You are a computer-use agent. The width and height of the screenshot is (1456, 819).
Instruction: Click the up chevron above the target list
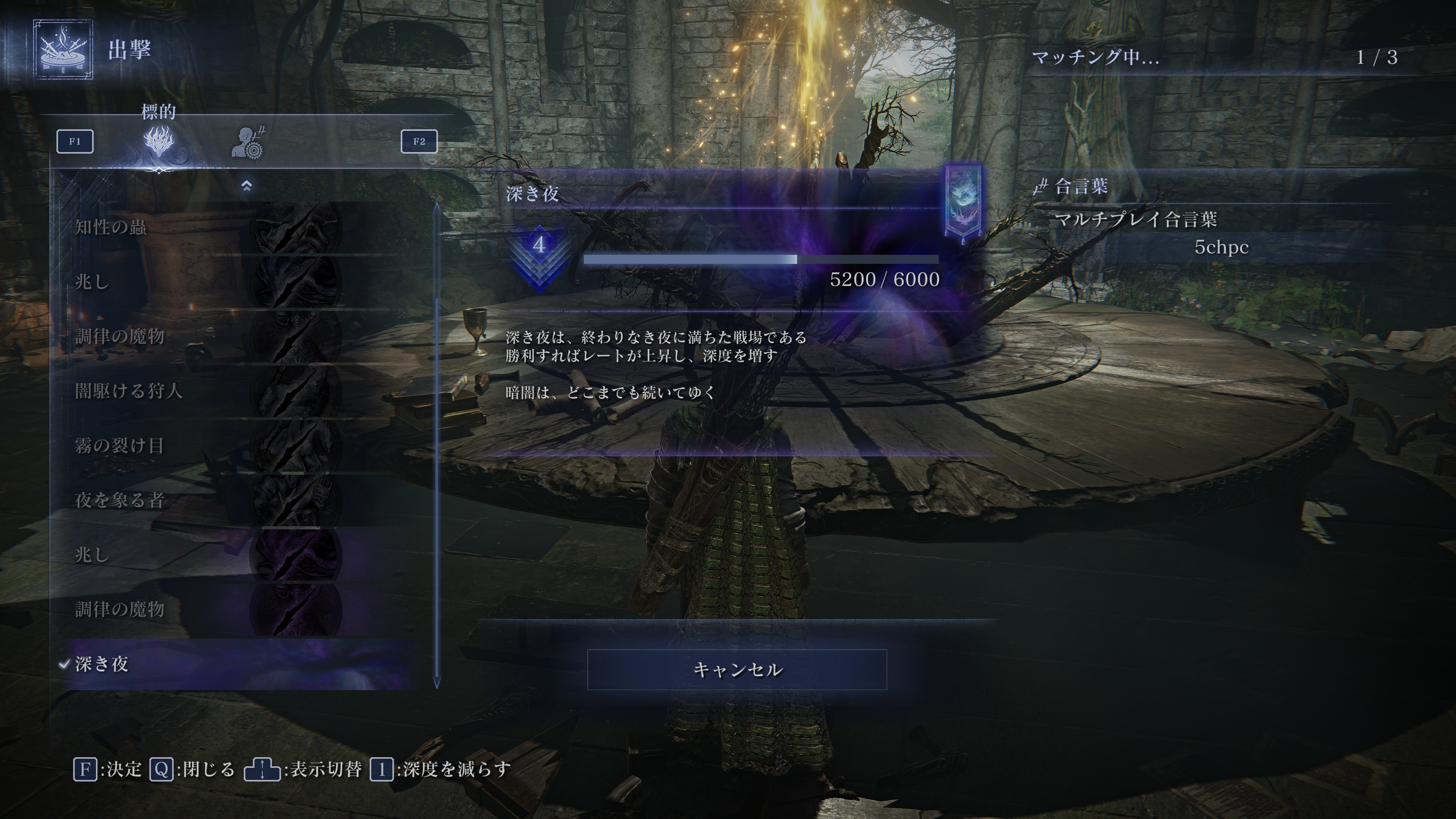click(246, 185)
